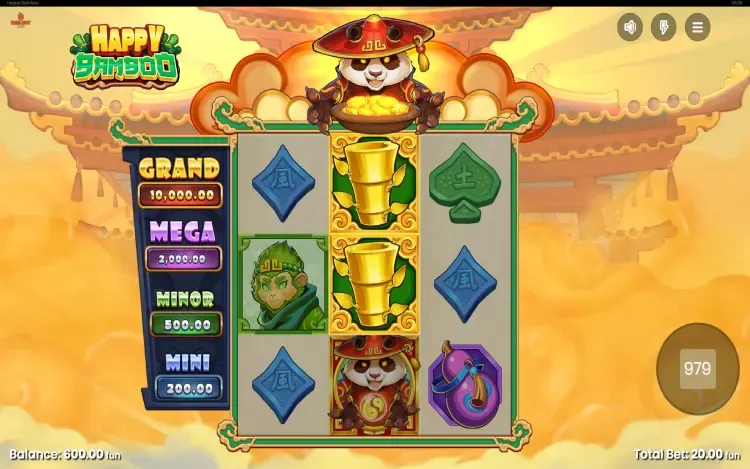Open the hamburger menu

tap(697, 27)
